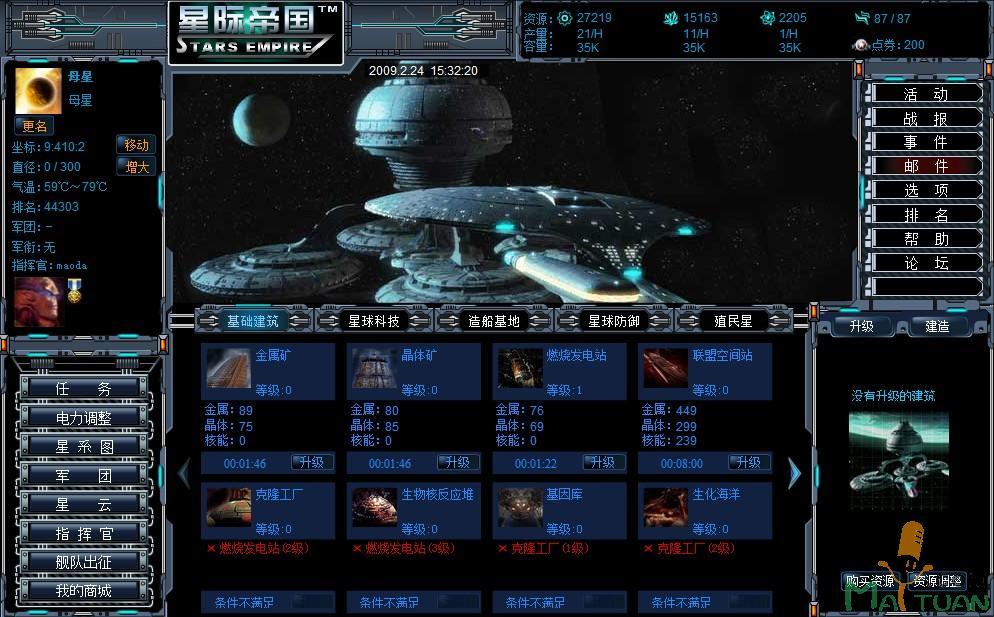
Task: Upgrade the 联盟空间站 alliance station
Action: [x=749, y=463]
